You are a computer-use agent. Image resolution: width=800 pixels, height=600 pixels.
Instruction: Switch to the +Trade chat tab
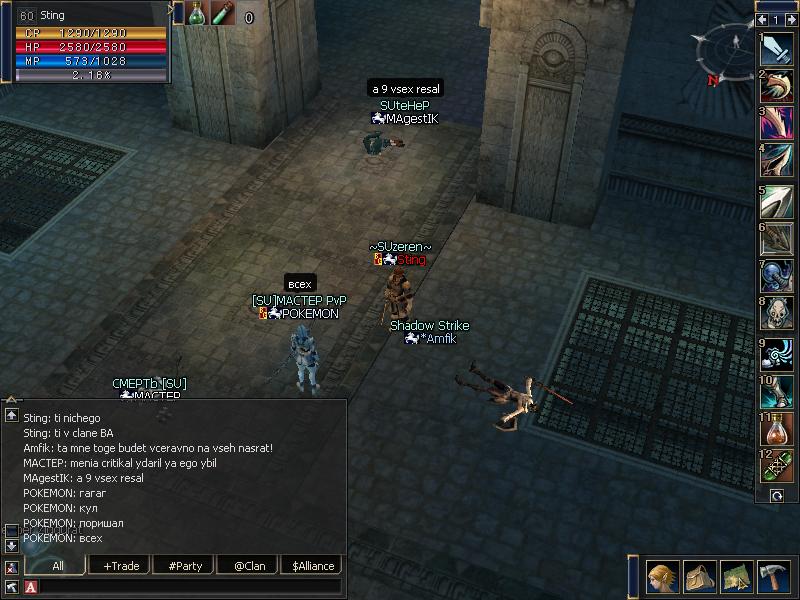pos(121,566)
